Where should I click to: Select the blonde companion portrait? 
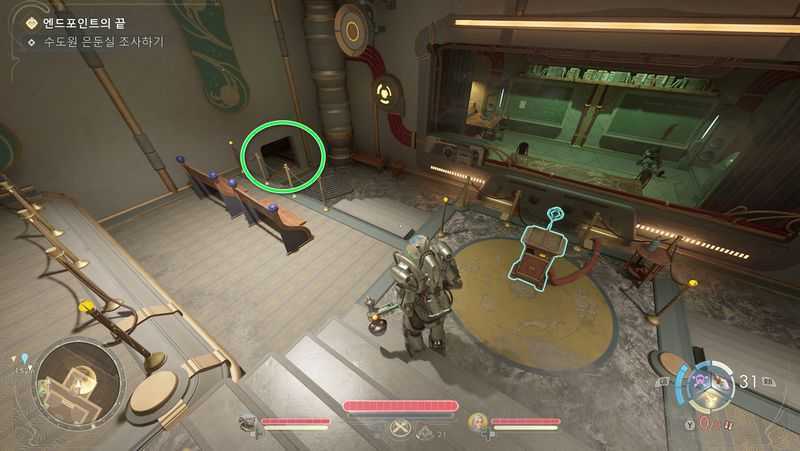[478, 423]
